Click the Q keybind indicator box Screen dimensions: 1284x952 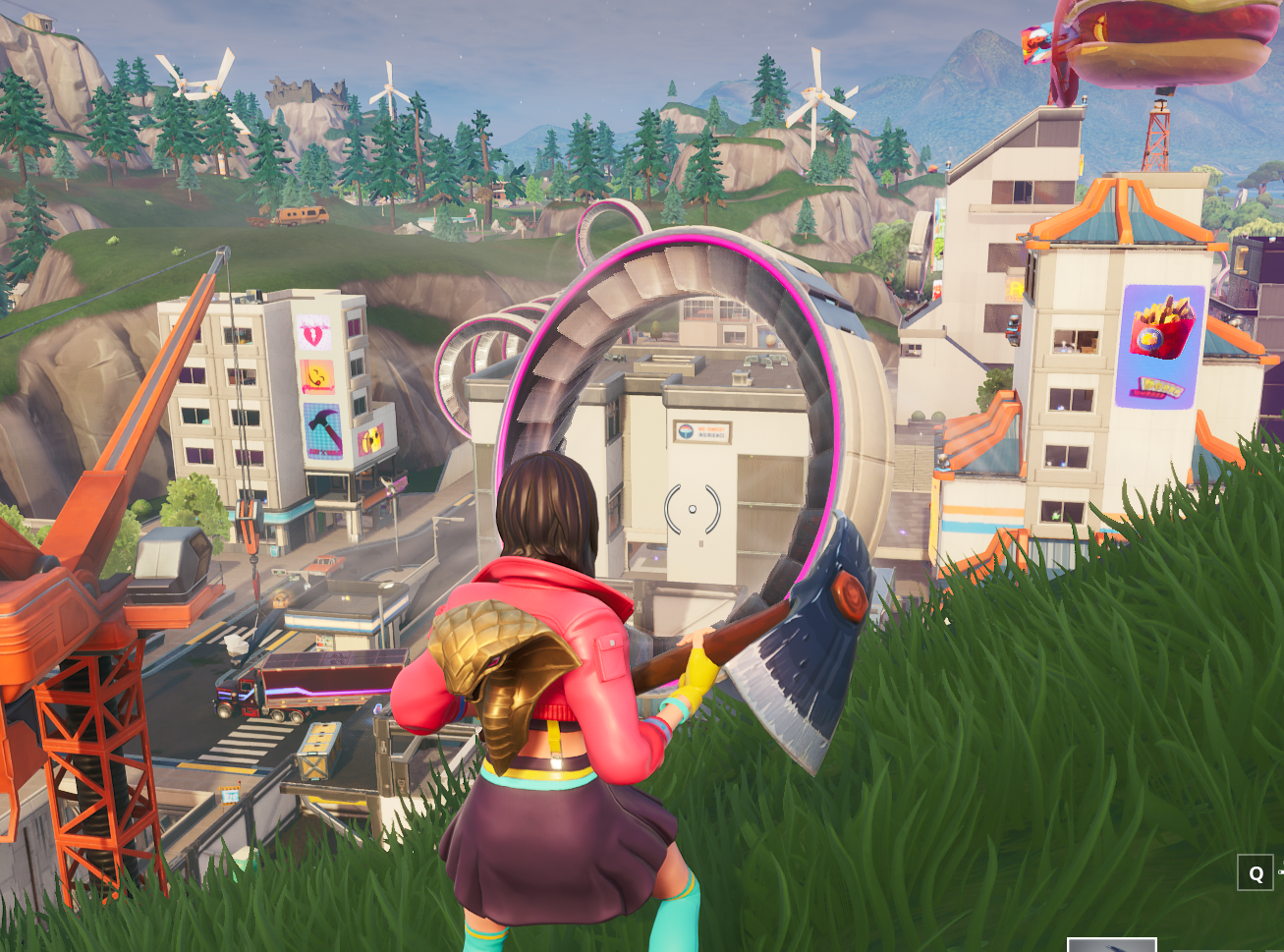1256,872
